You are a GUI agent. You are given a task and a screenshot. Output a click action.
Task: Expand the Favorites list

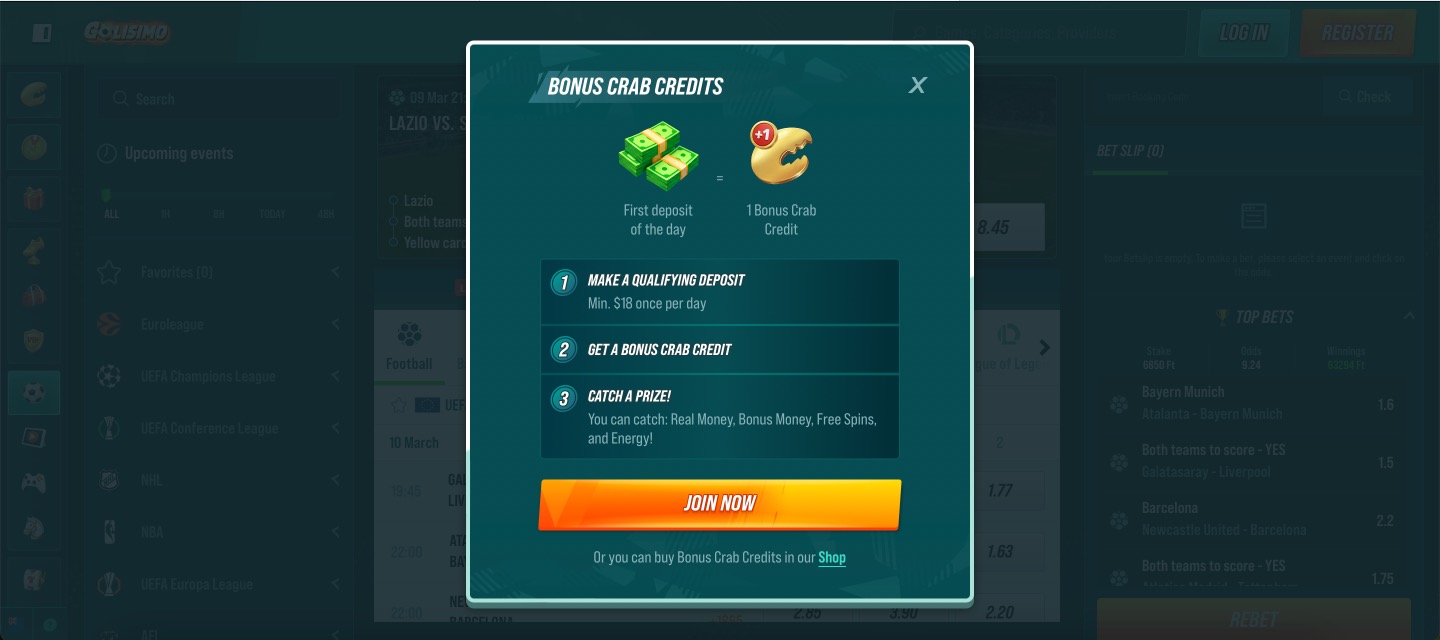tap(220, 272)
